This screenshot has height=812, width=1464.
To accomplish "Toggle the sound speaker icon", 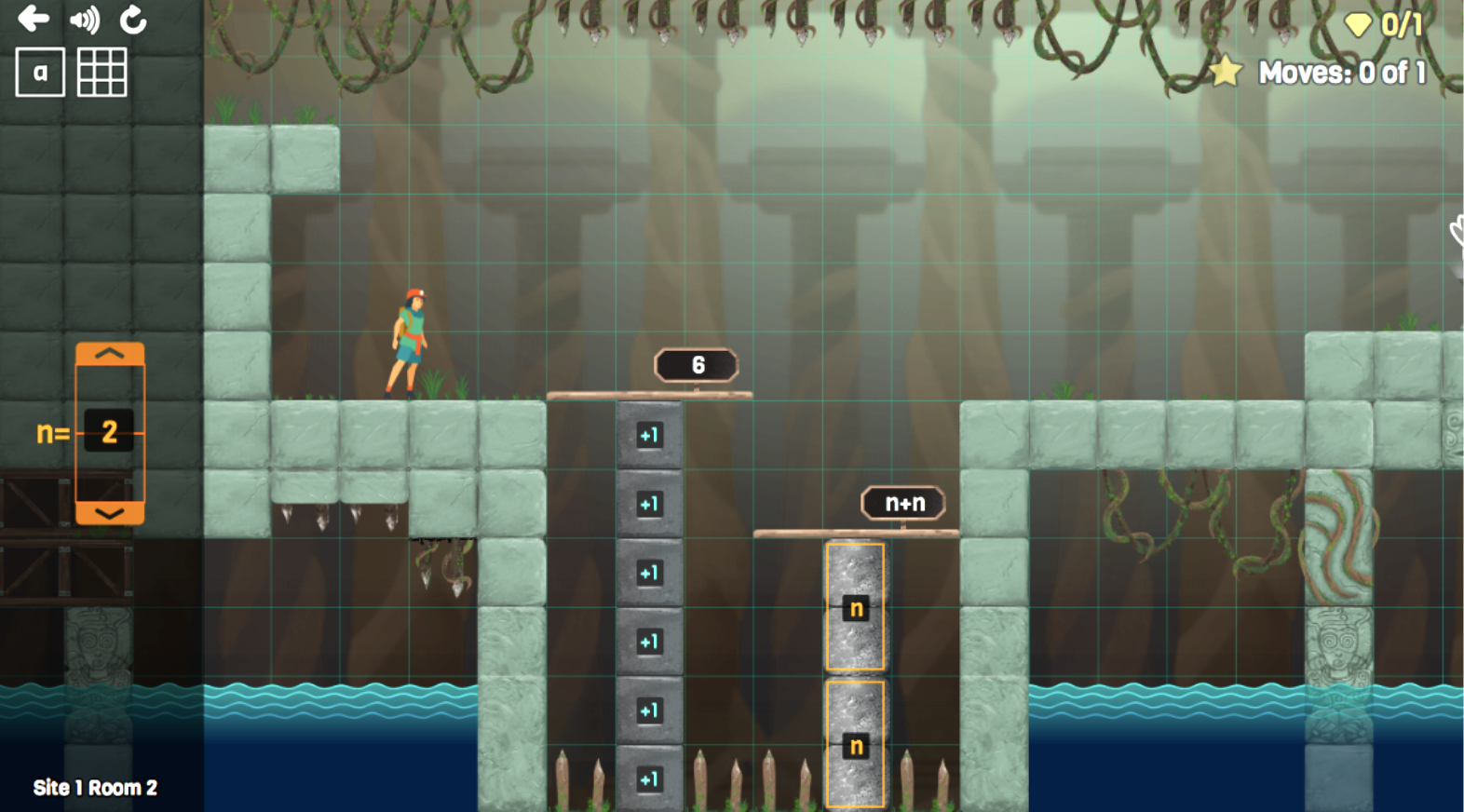I will (84, 20).
